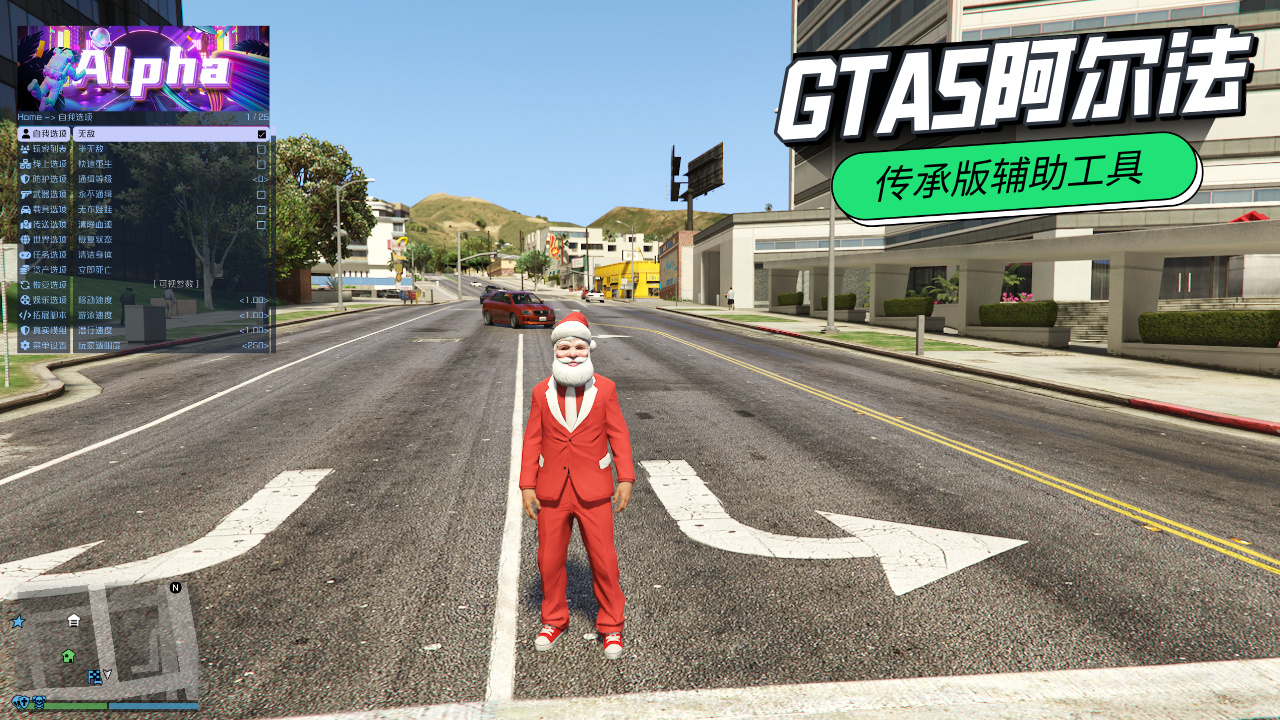The height and width of the screenshot is (720, 1280).
Task: Open the 移动速度 value selector
Action: [253, 299]
